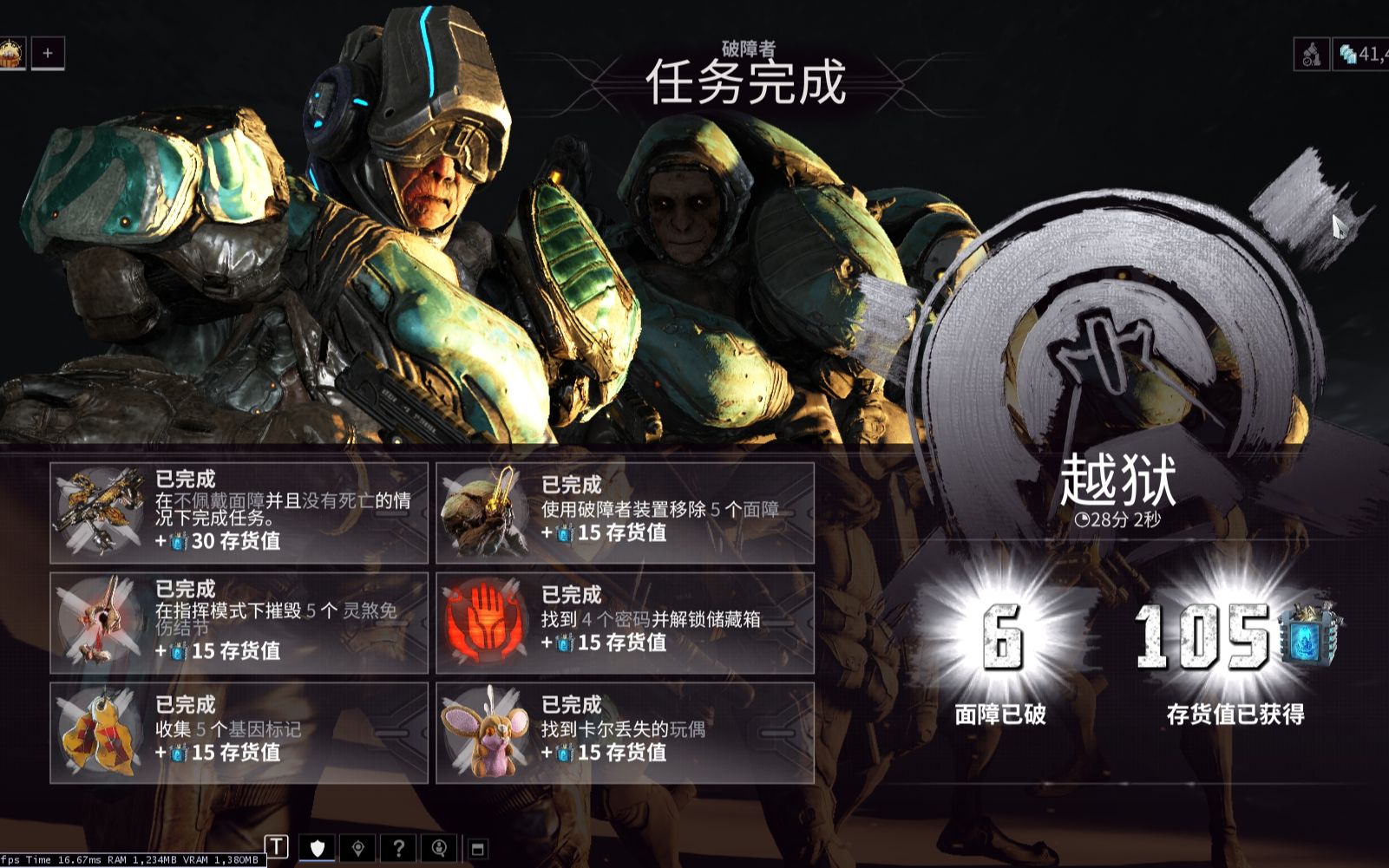This screenshot has width=1389, height=868.
Task: Click the 找到卡尔丢失的玩偶 completed challenge
Action: [x=626, y=727]
